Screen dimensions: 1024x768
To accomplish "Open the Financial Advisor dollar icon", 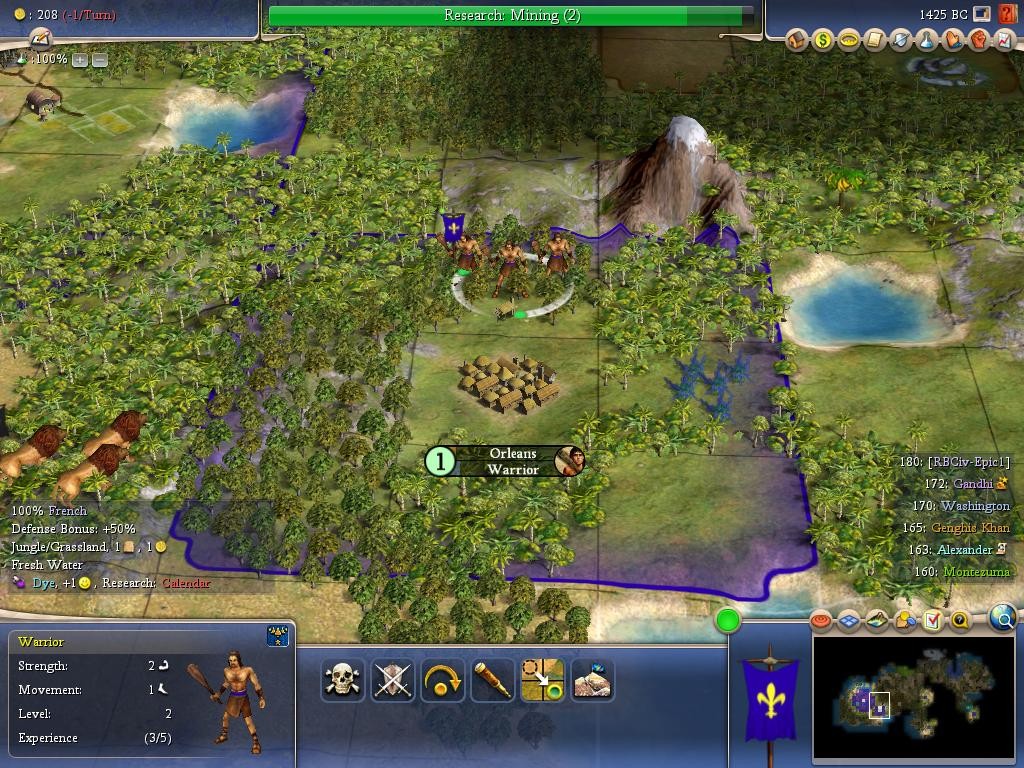I will (x=823, y=40).
